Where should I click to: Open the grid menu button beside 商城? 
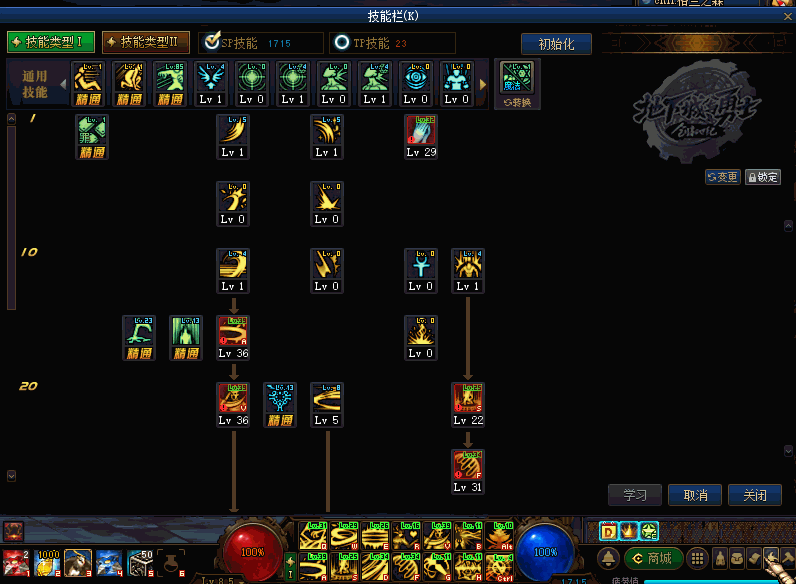[696, 558]
